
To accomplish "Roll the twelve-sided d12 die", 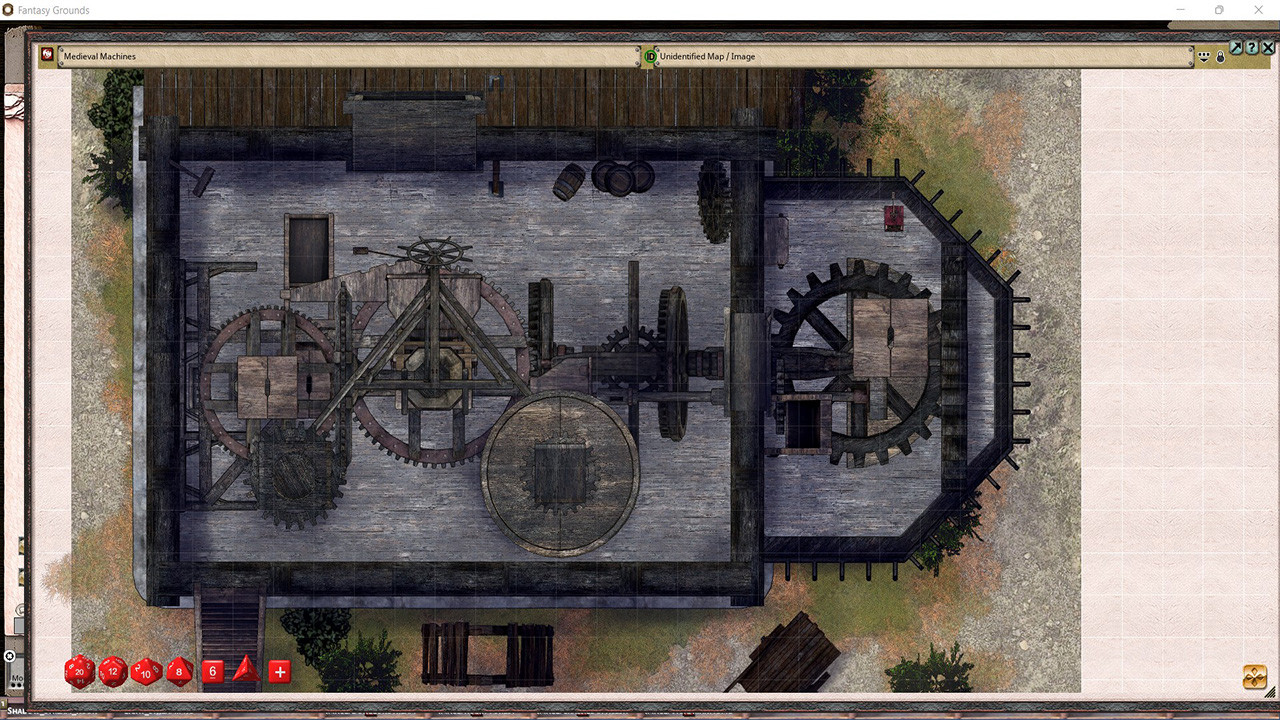I will click(x=112, y=672).
